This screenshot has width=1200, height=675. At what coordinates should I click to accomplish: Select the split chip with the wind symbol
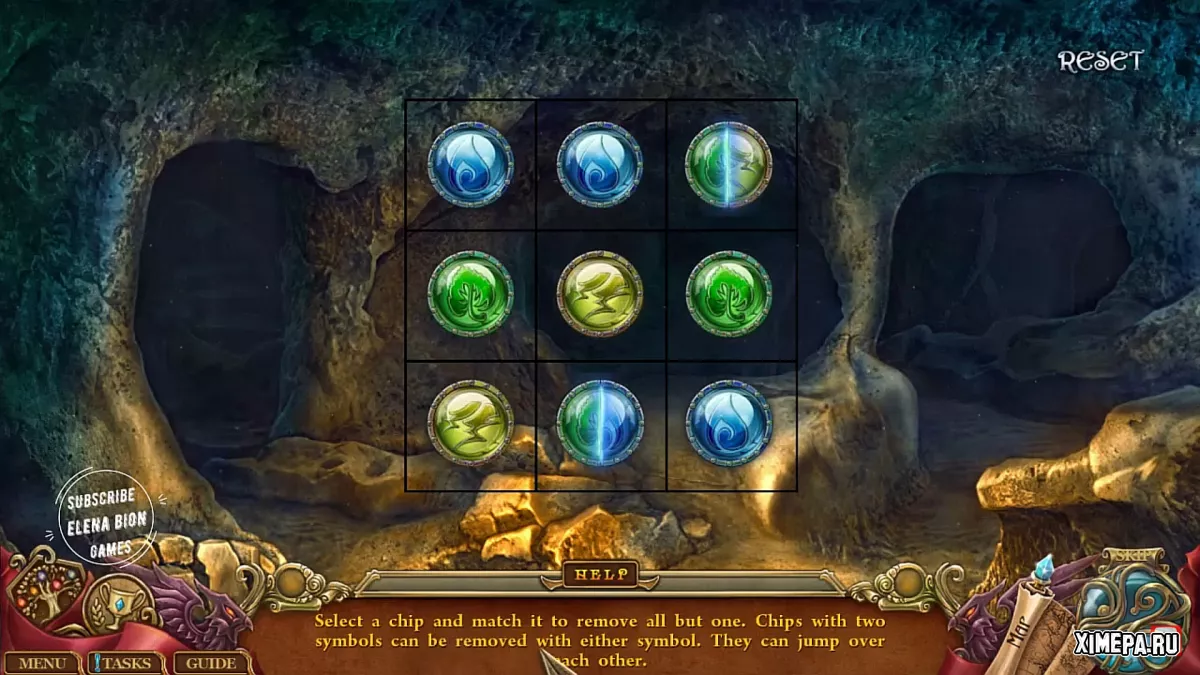click(x=728, y=165)
